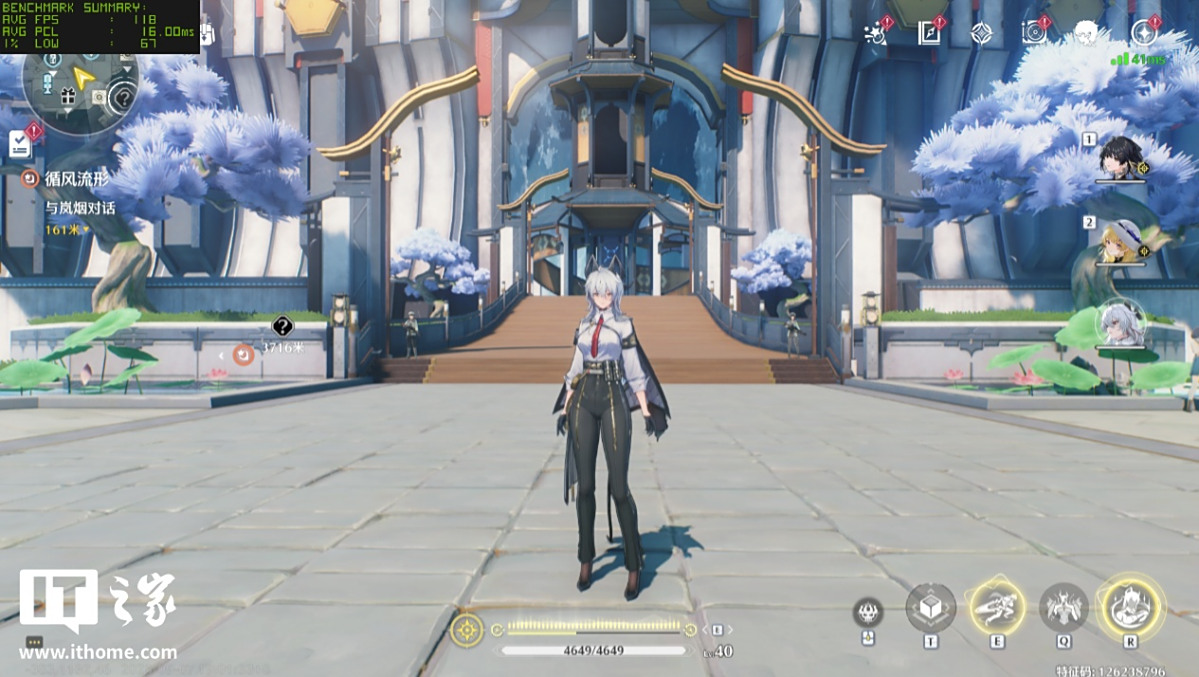The image size is (1199, 677).
Task: Use the cube gadget ability
Action: click(930, 608)
